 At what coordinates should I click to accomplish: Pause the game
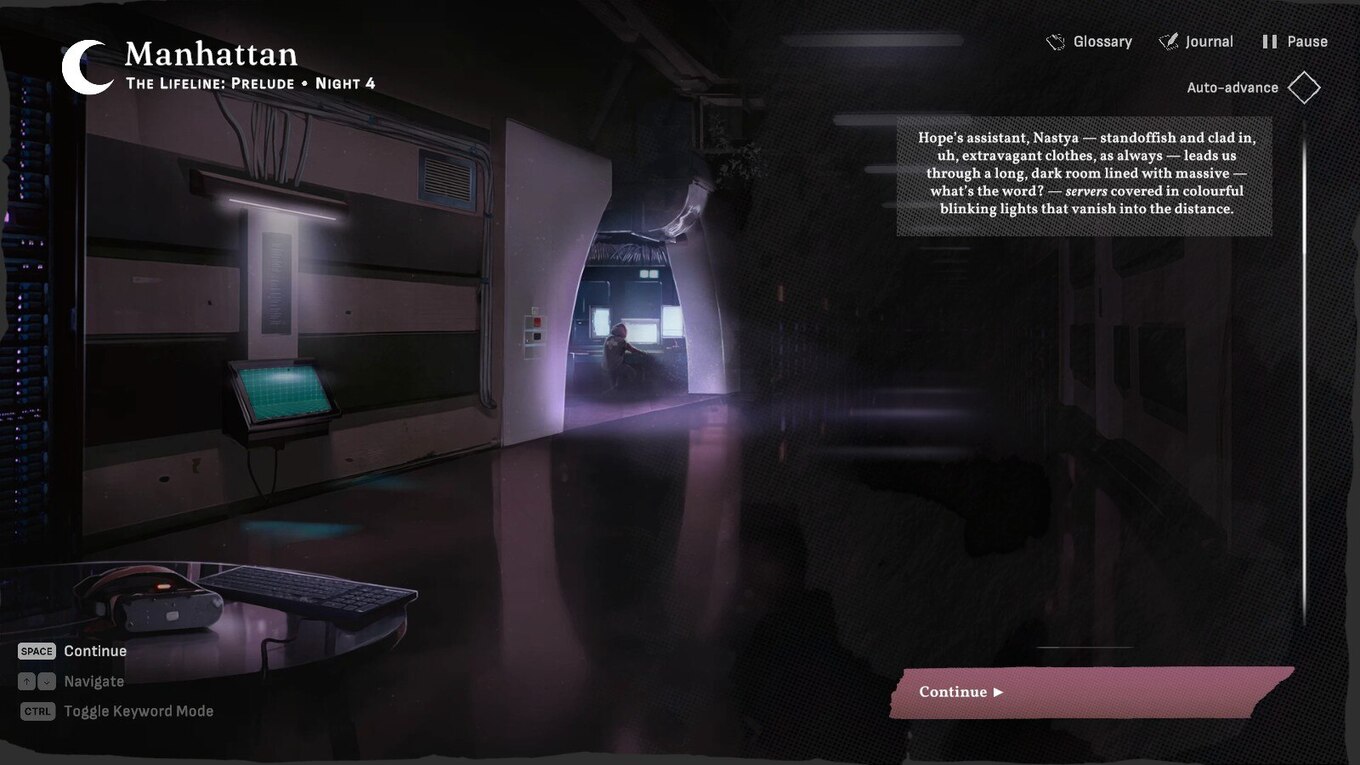pyautogui.click(x=1295, y=42)
